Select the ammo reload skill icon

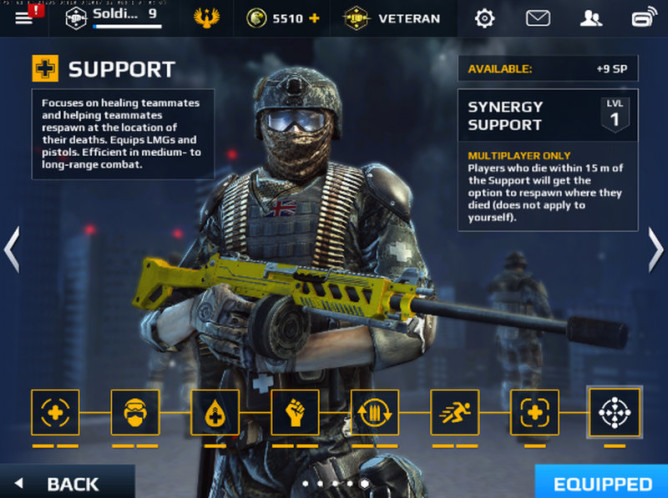tap(375, 412)
